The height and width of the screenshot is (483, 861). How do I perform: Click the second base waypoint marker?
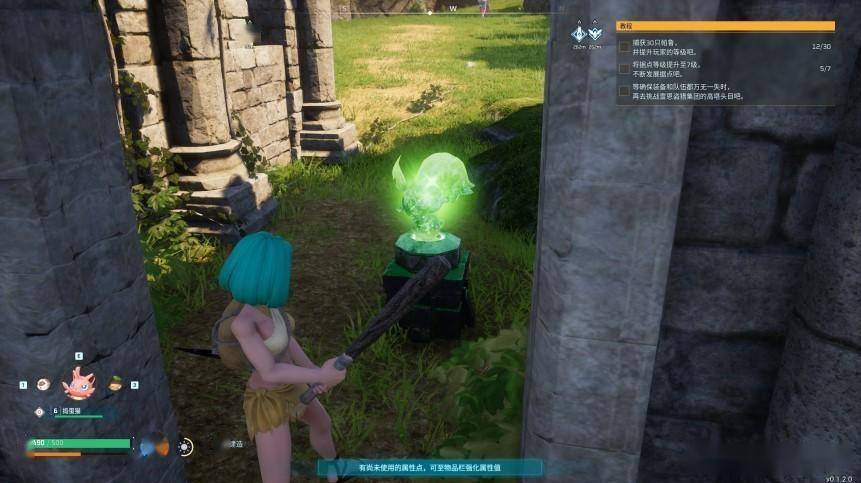click(595, 33)
